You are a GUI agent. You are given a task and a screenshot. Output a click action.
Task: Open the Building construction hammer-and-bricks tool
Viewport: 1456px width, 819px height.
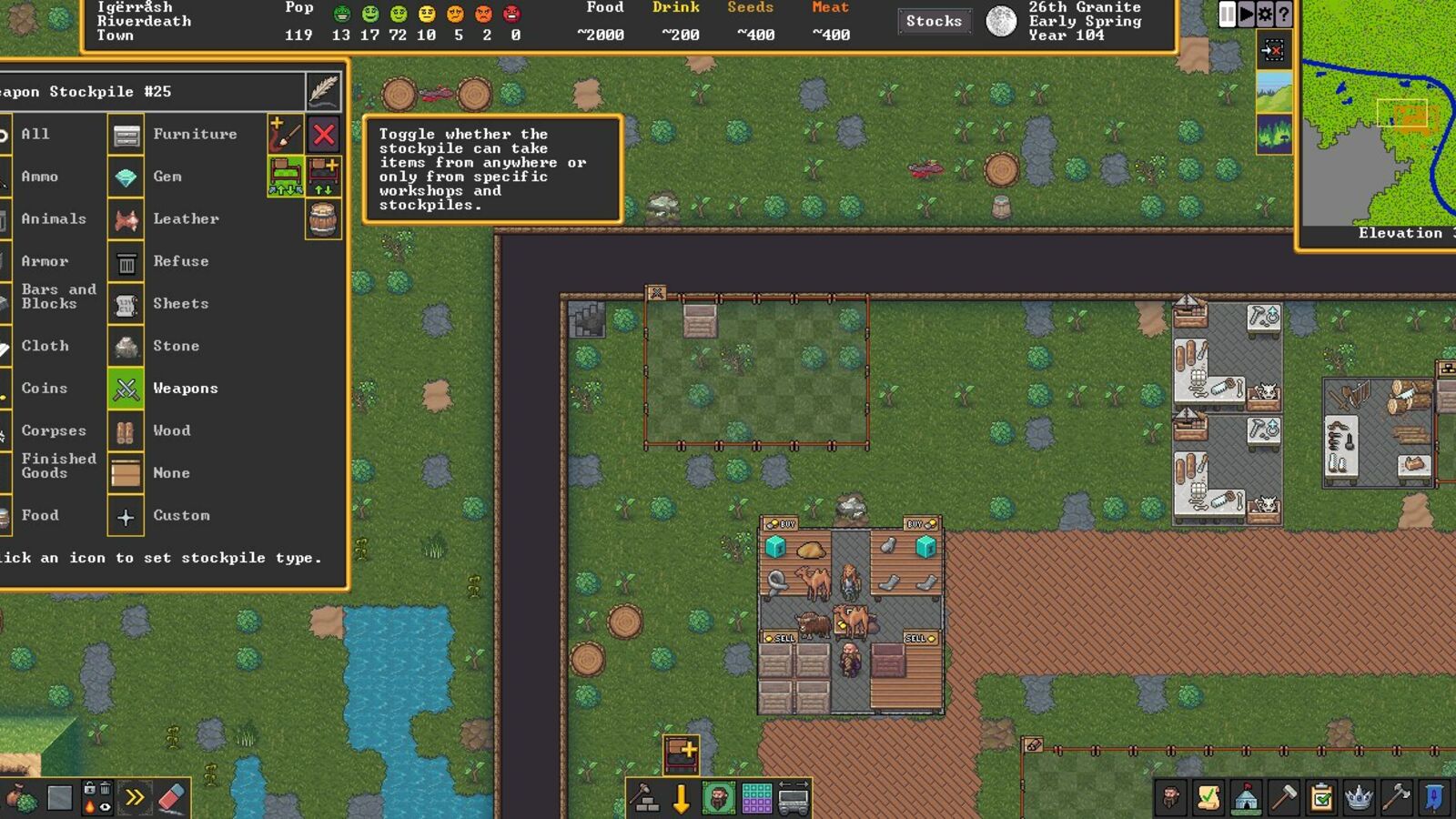(646, 798)
